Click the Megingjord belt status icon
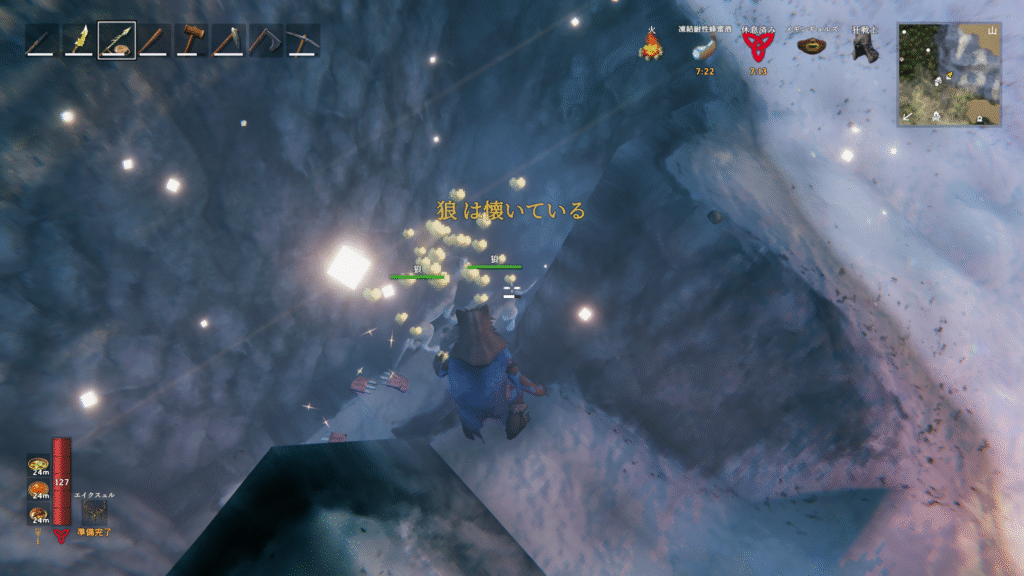Screen dimensions: 1024x576 [811, 47]
